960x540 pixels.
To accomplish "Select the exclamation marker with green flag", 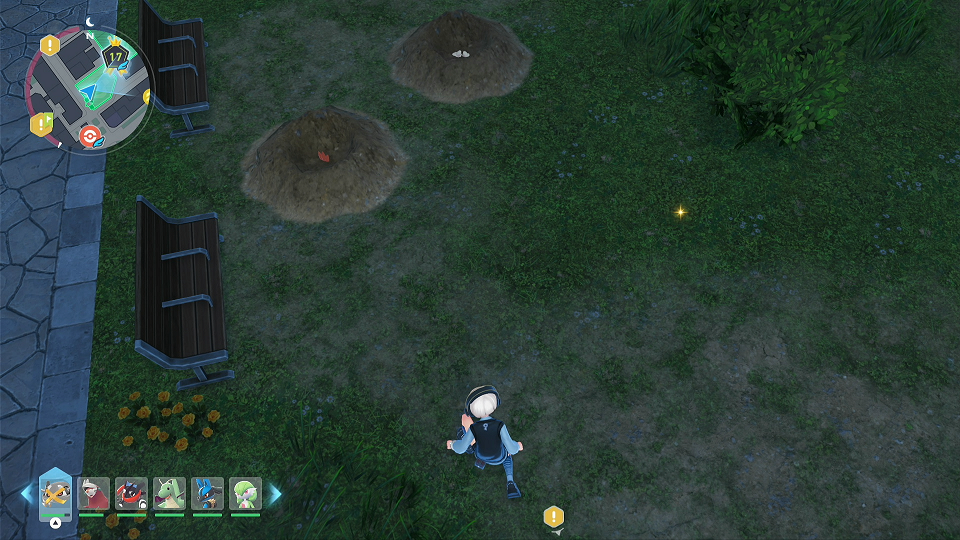I will pyautogui.click(x=41, y=124).
